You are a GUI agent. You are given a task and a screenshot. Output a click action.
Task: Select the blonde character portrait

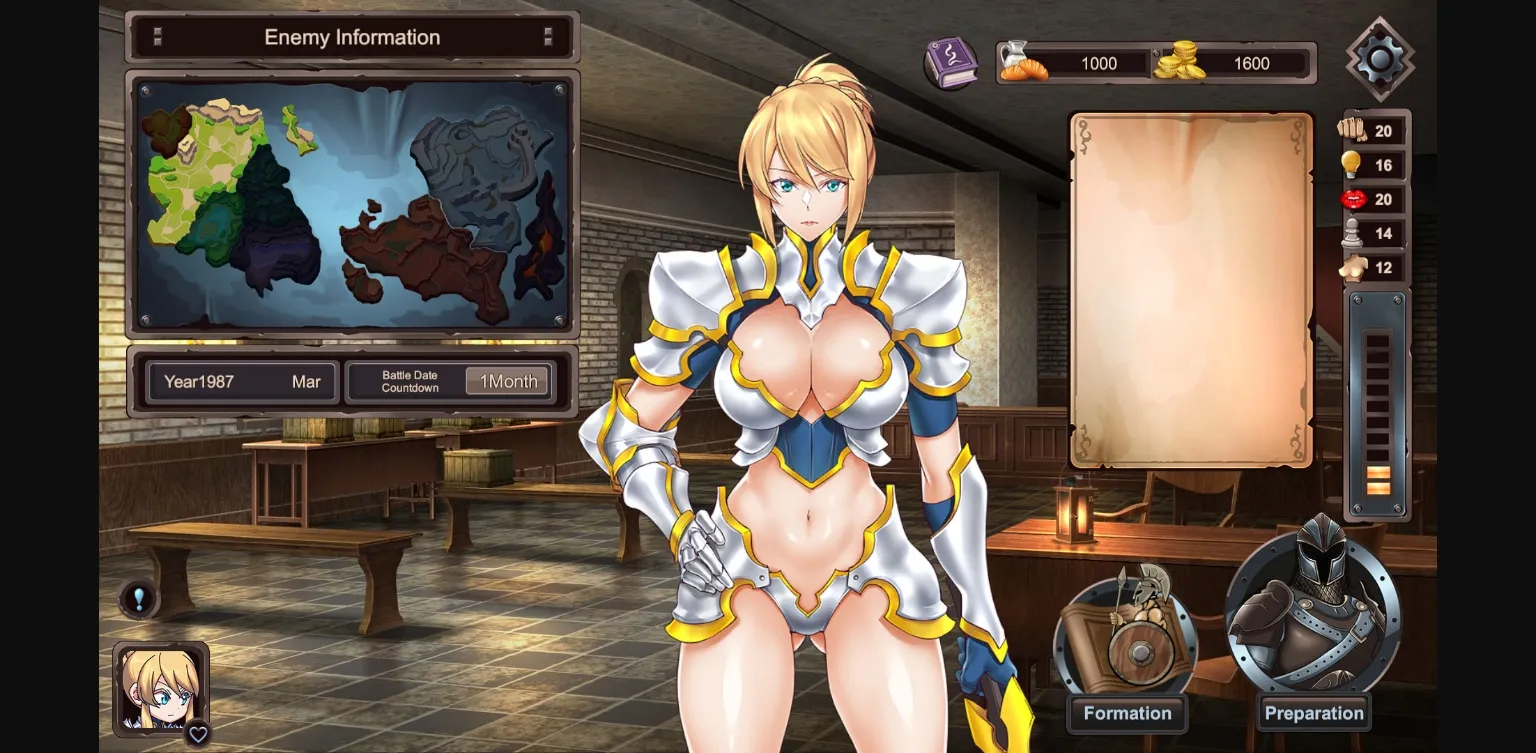pos(159,688)
